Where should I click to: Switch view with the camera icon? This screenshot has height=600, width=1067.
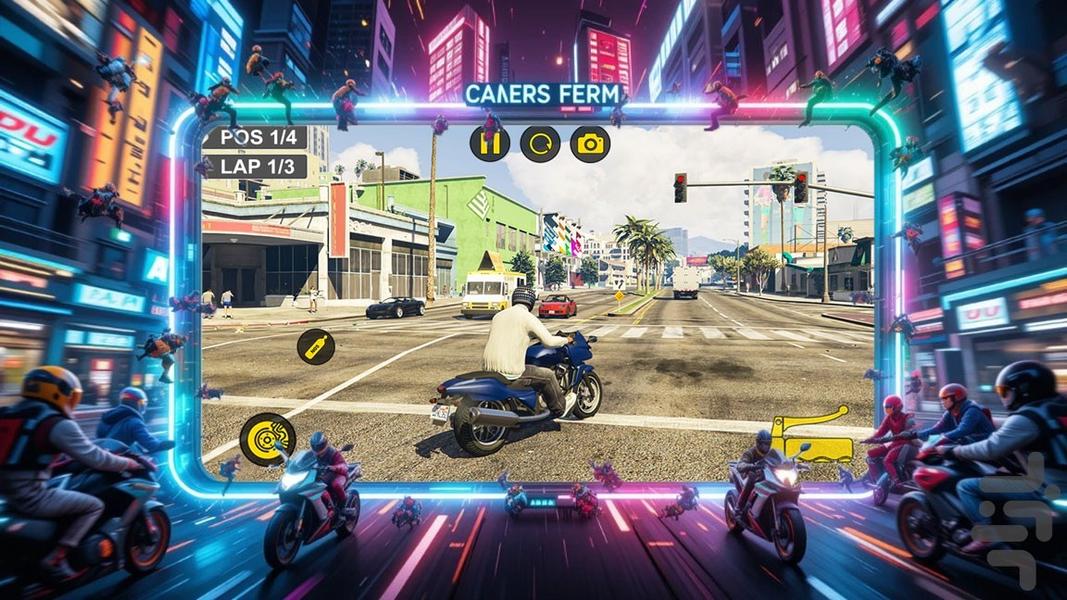point(590,144)
